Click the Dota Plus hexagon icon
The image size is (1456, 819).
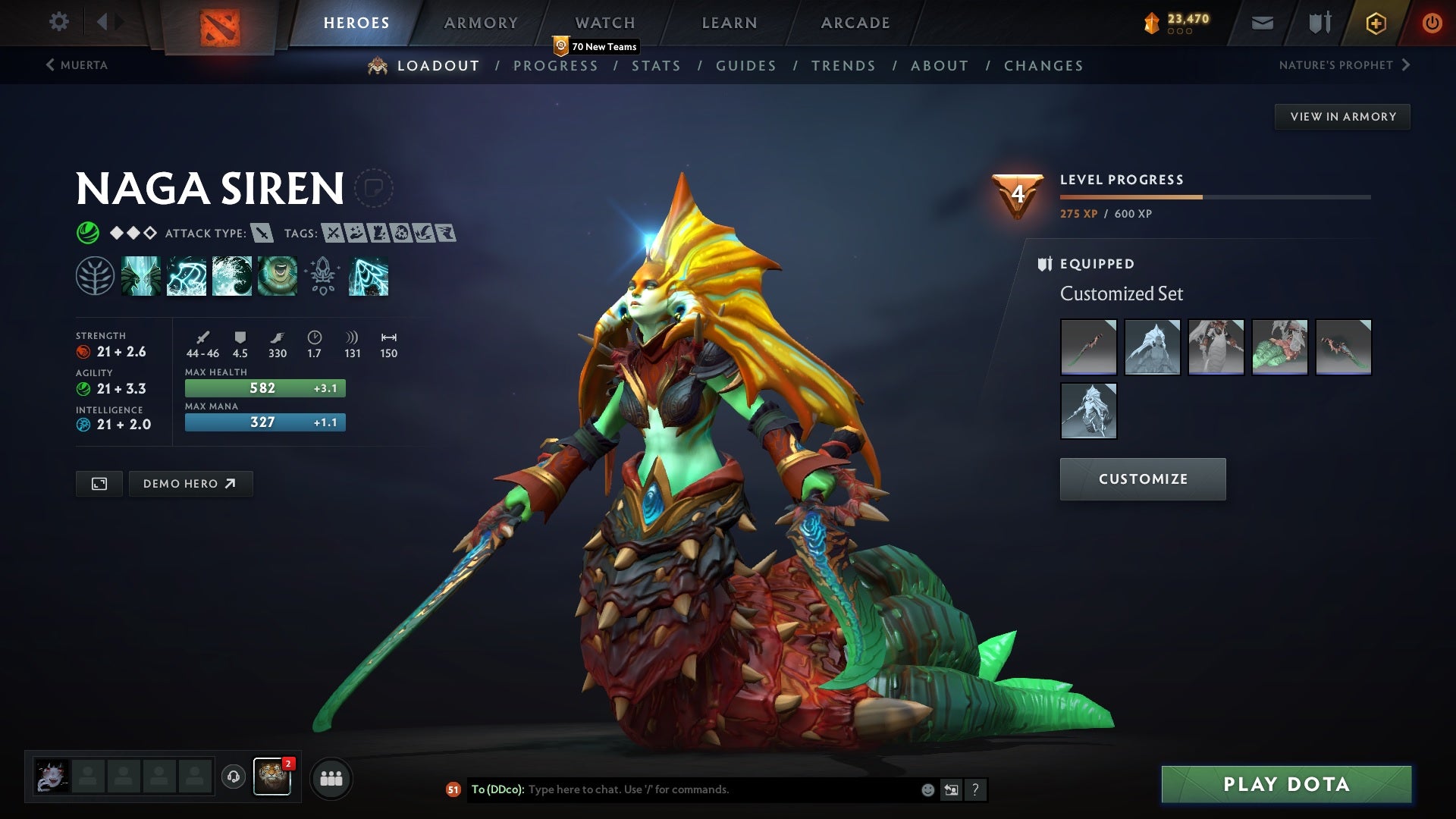click(x=1375, y=22)
